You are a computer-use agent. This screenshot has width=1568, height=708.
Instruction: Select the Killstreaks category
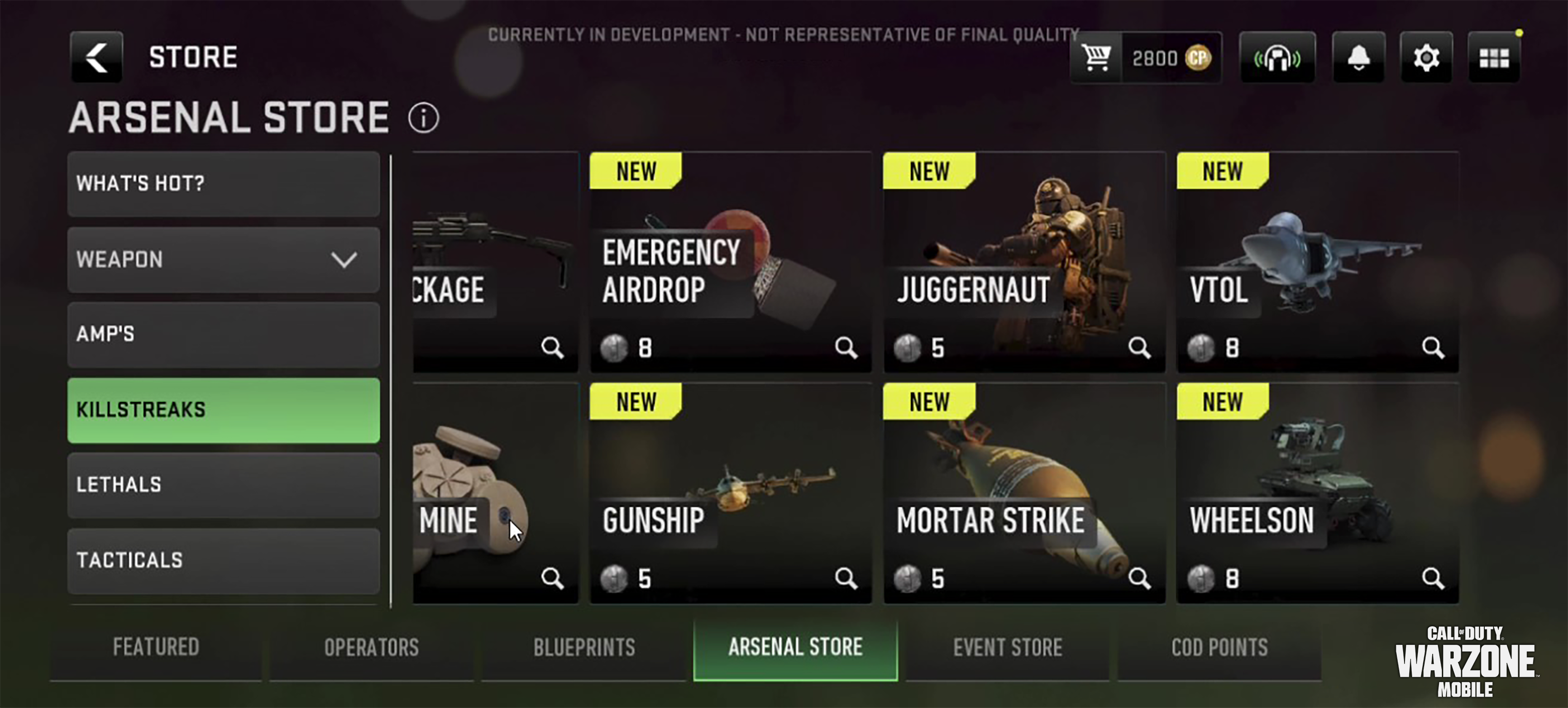click(223, 409)
